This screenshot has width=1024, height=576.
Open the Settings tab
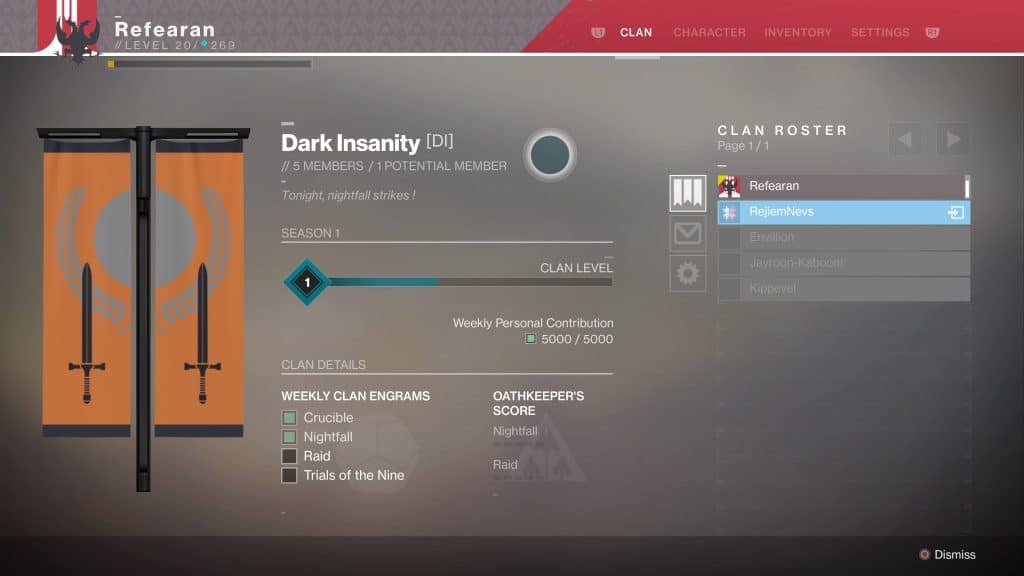pos(880,33)
